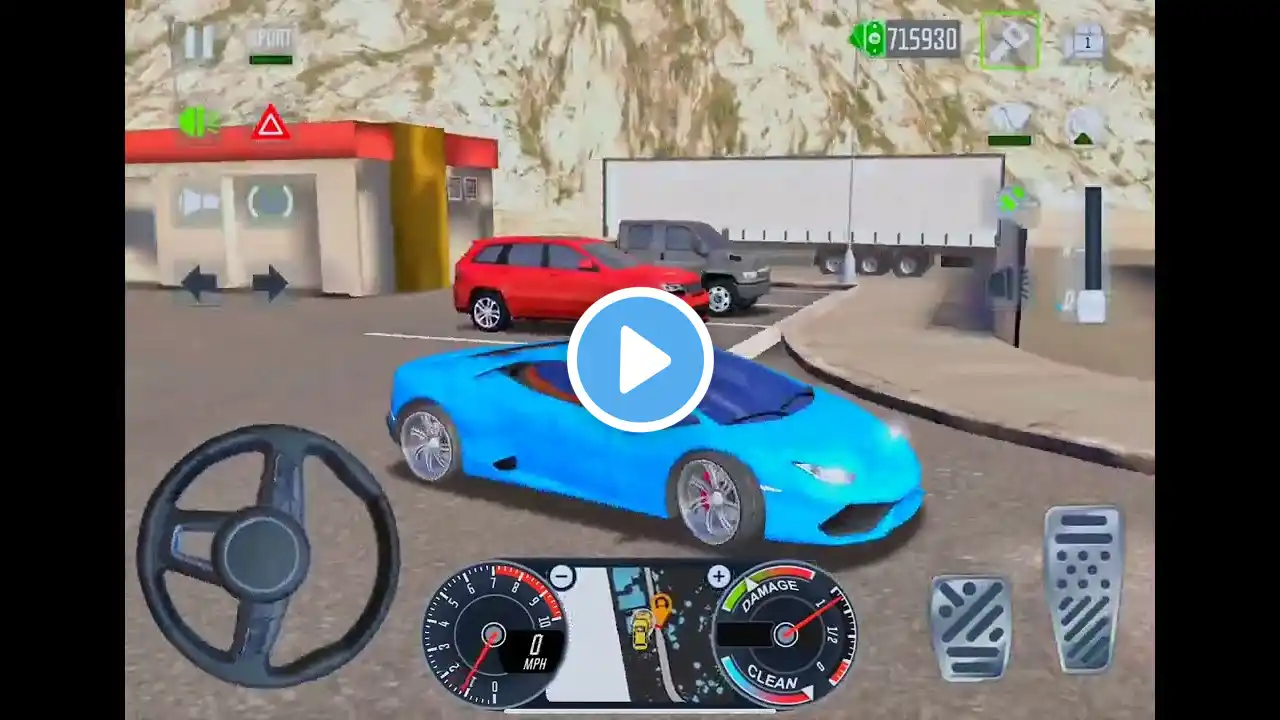Zoom out the minimap with minus button
This screenshot has width=1280, height=720.
pyautogui.click(x=562, y=576)
